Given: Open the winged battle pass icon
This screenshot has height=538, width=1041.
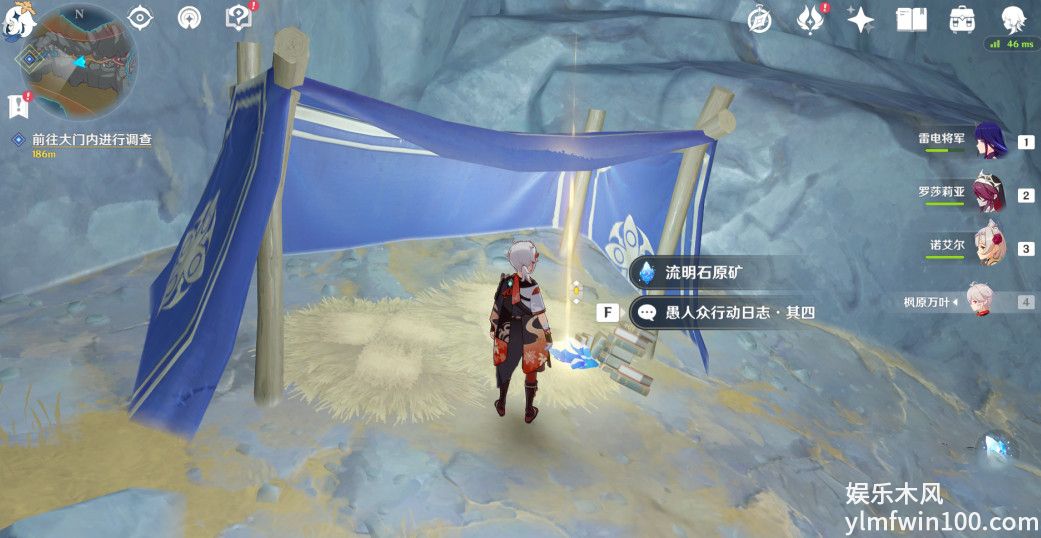Looking at the screenshot, I should 810,19.
